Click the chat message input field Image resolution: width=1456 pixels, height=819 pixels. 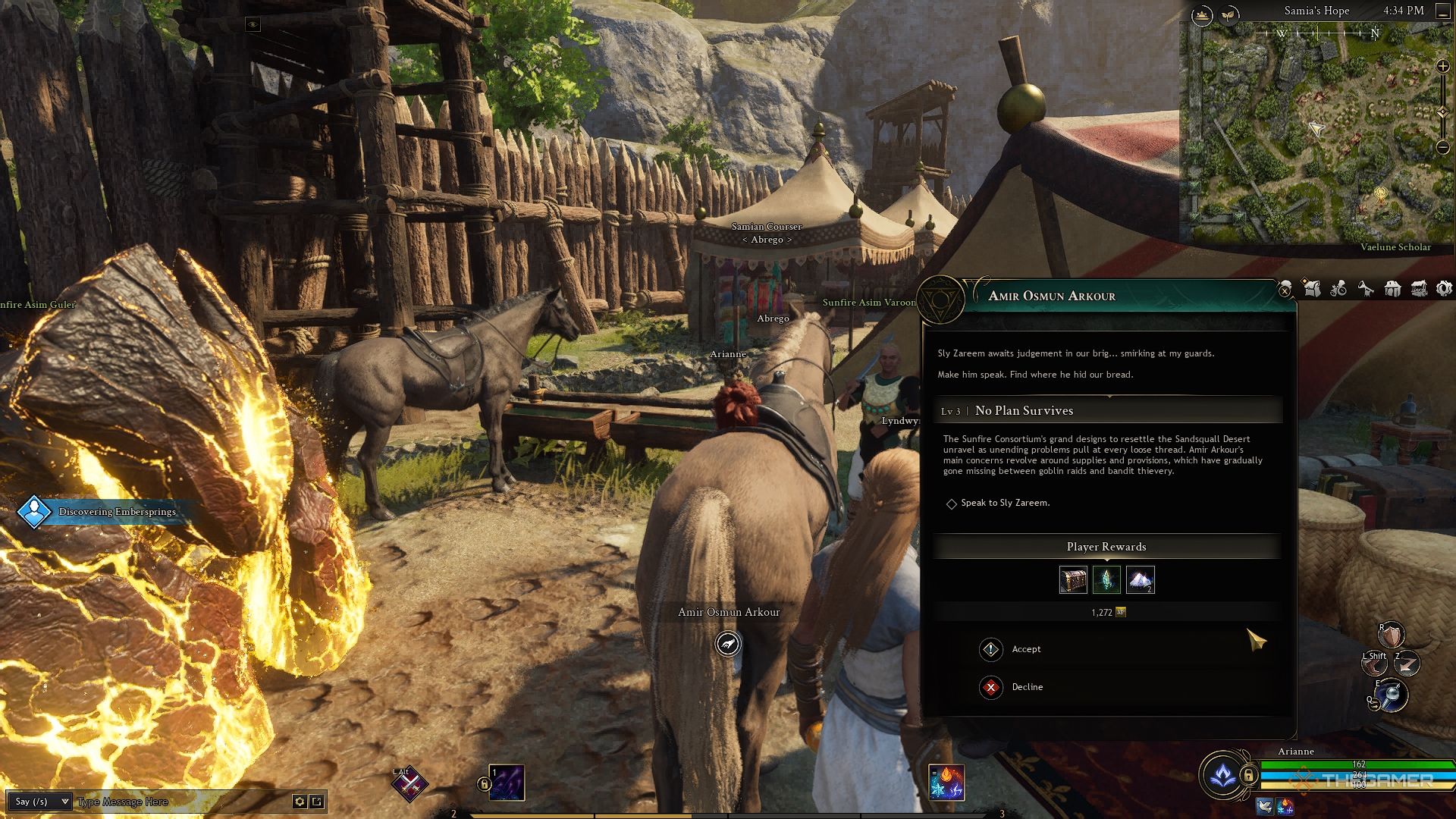[182, 802]
